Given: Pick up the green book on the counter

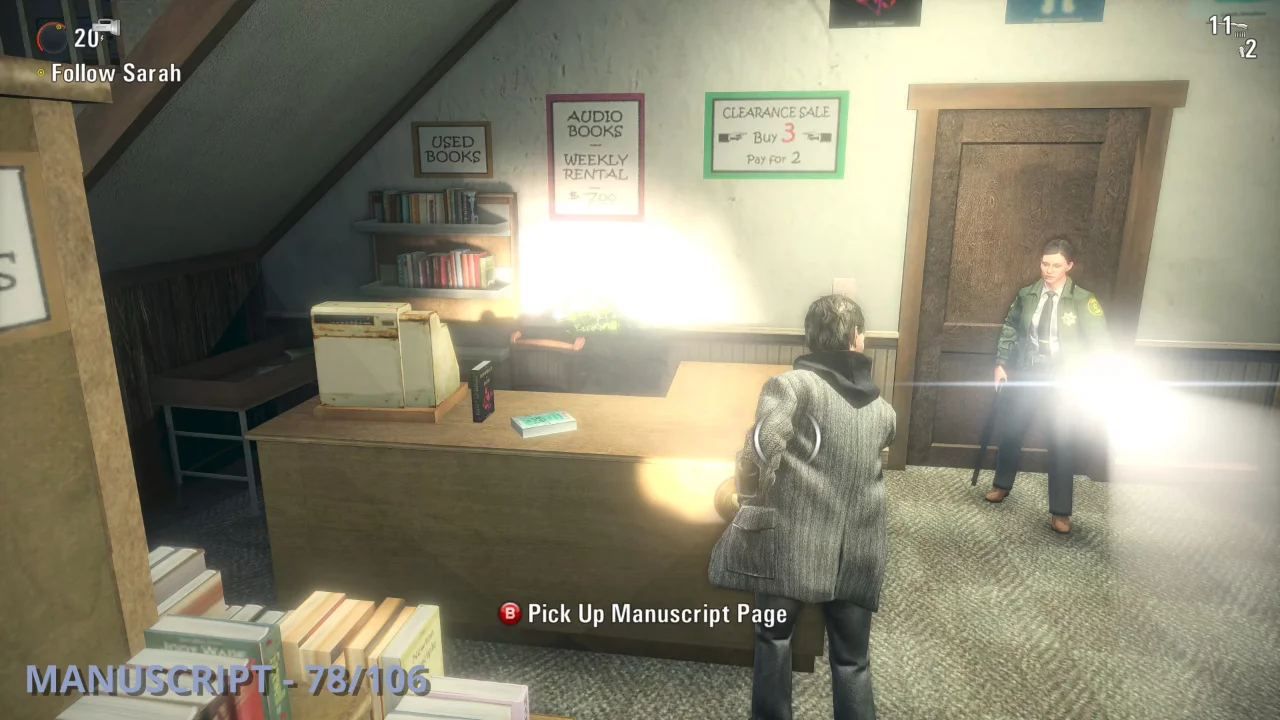Looking at the screenshot, I should (x=543, y=422).
